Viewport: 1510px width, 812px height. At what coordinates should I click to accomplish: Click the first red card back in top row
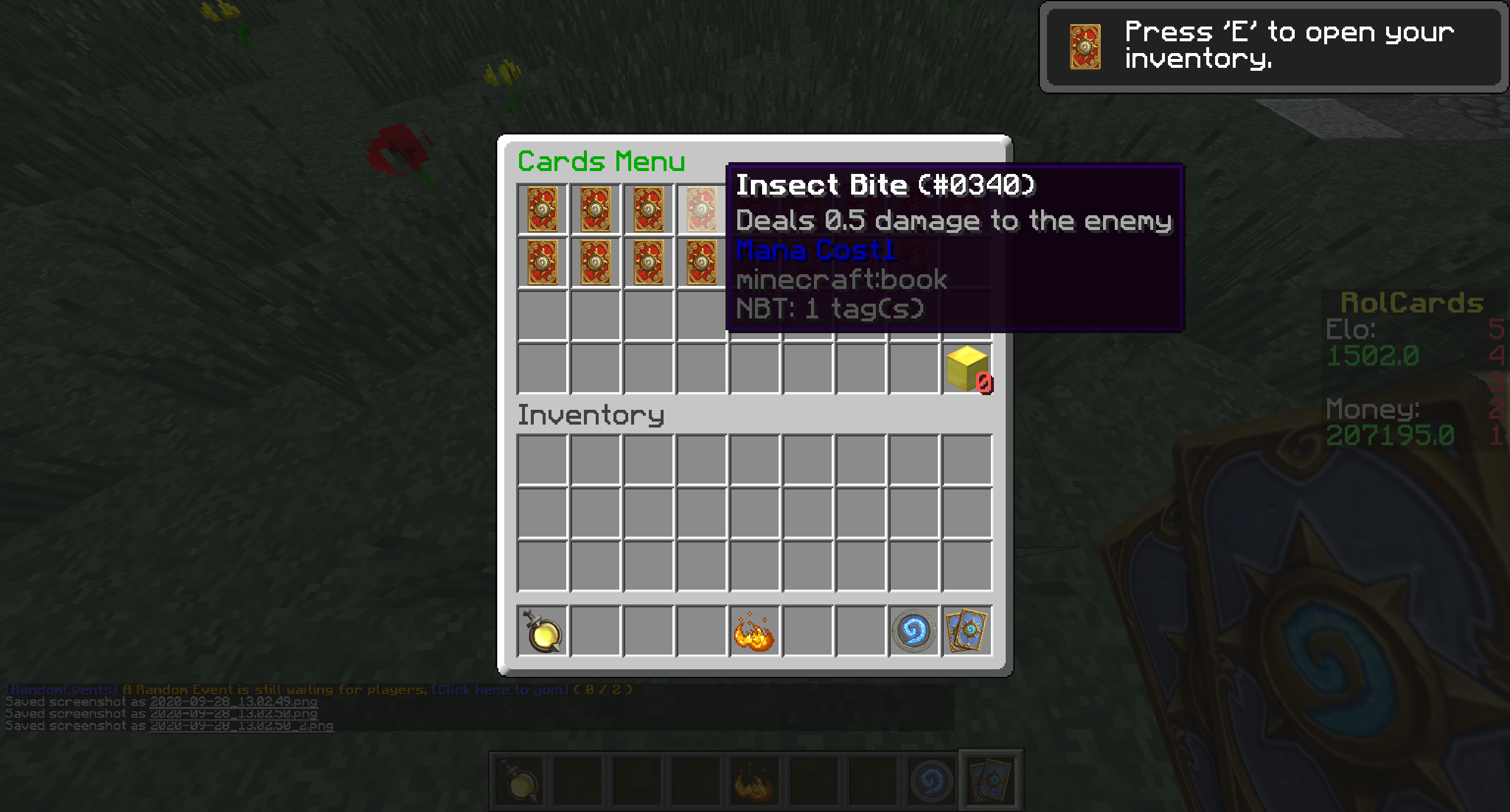pos(543,209)
